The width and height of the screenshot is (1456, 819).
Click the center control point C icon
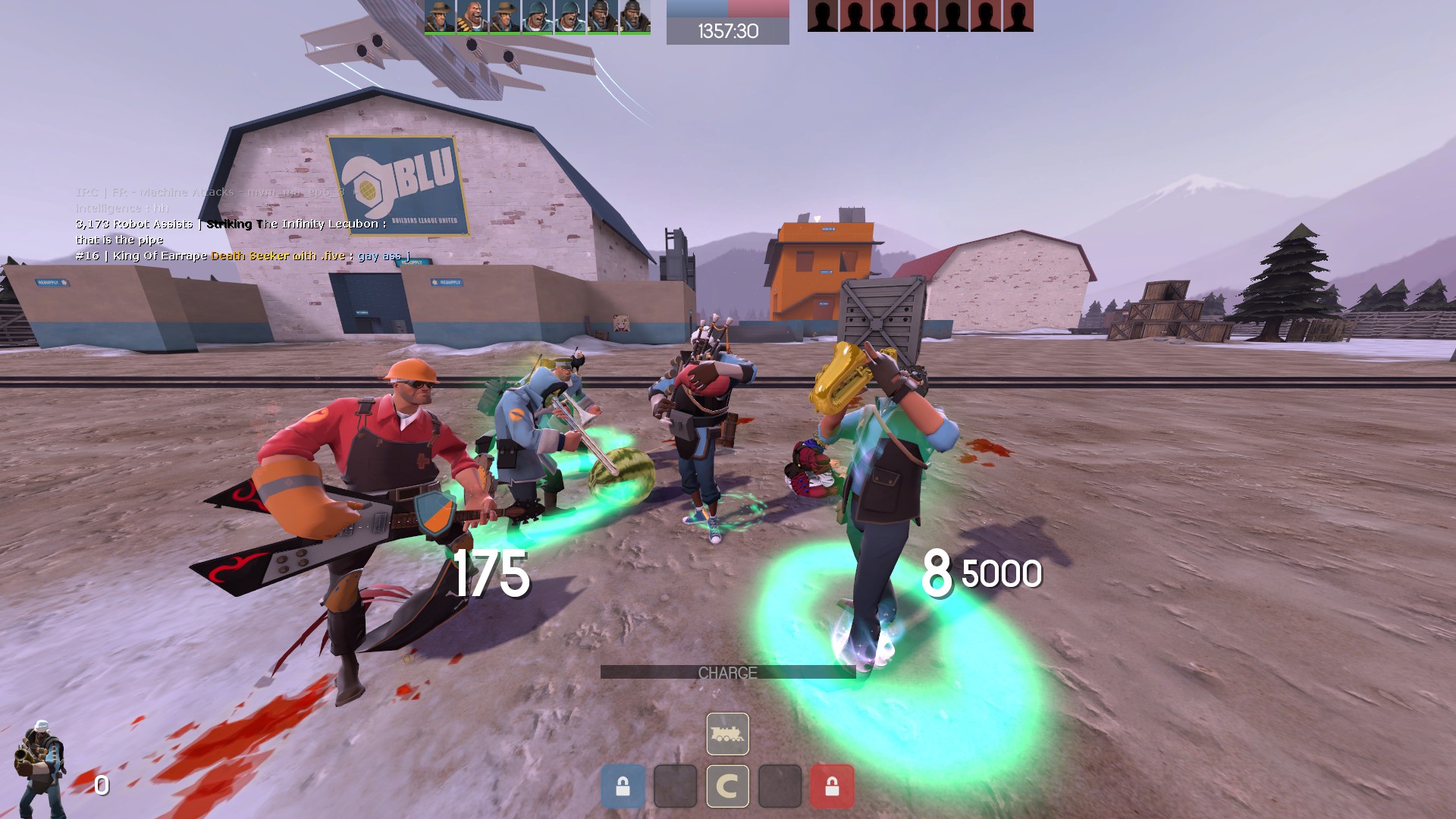(x=727, y=786)
